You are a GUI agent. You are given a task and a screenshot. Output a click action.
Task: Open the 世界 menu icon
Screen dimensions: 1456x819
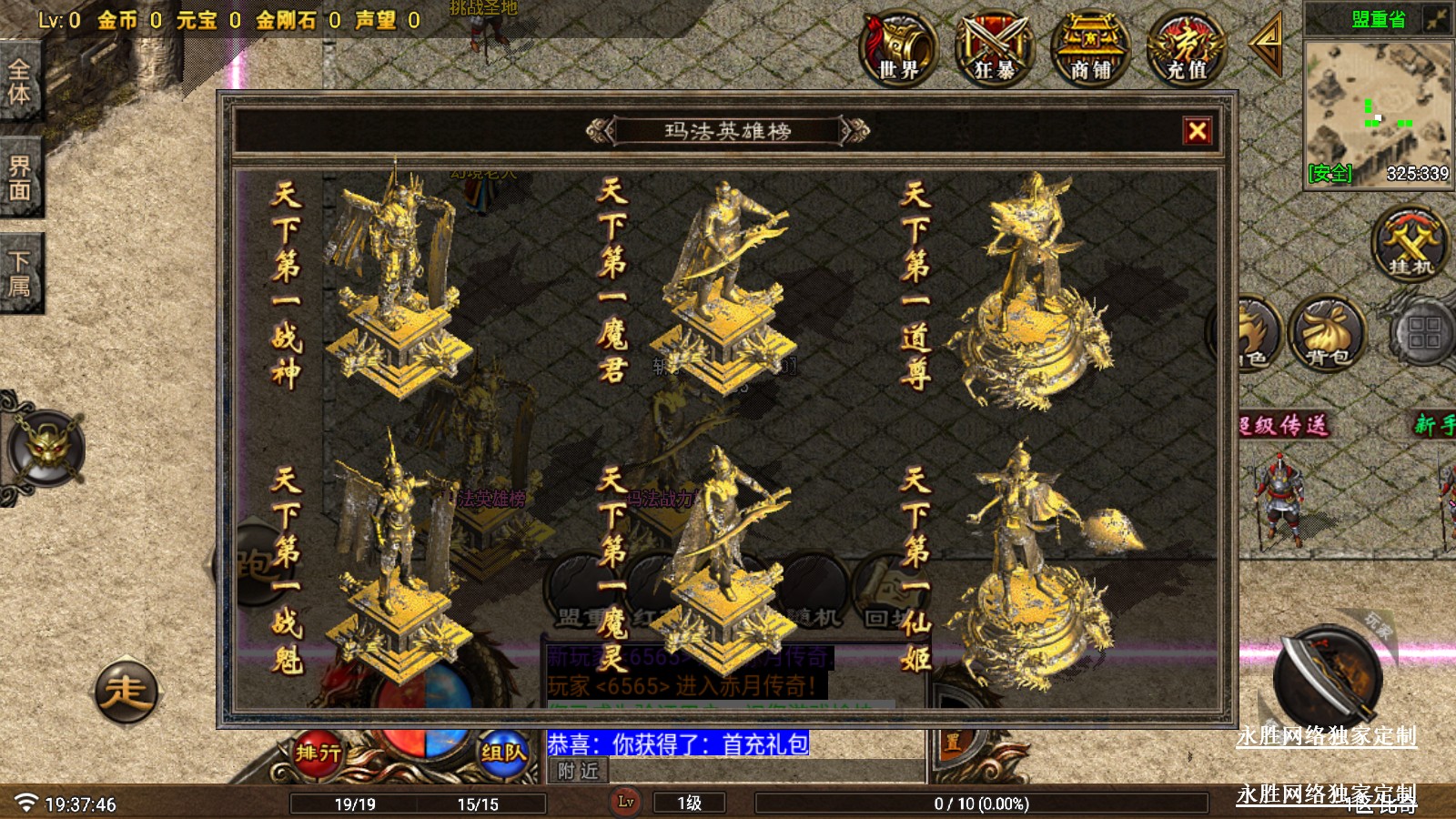coord(898,49)
